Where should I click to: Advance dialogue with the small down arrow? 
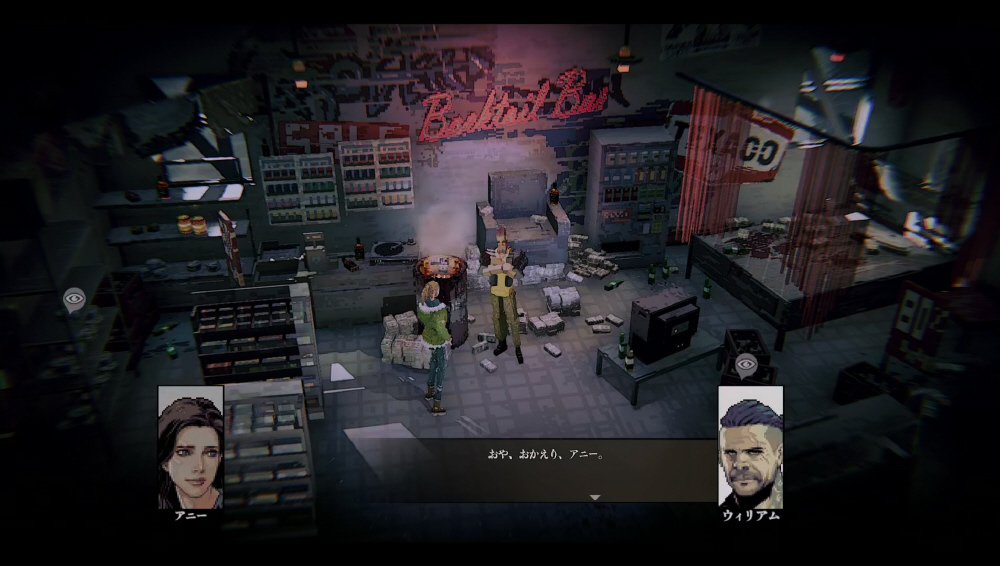595,497
